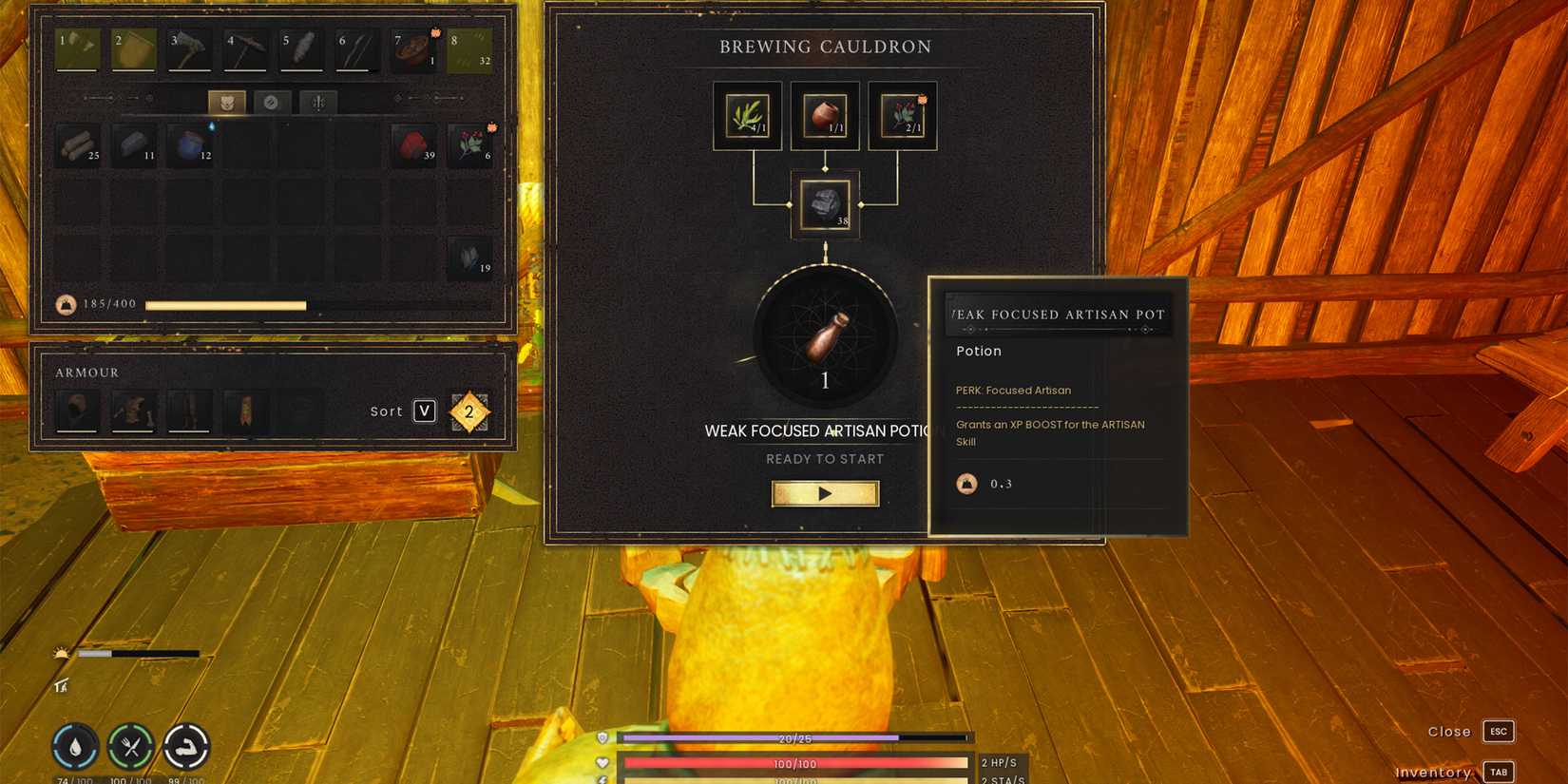The height and width of the screenshot is (784, 1568).
Task: Click the charcoal fuel slot showing 38
Action: coord(824,204)
